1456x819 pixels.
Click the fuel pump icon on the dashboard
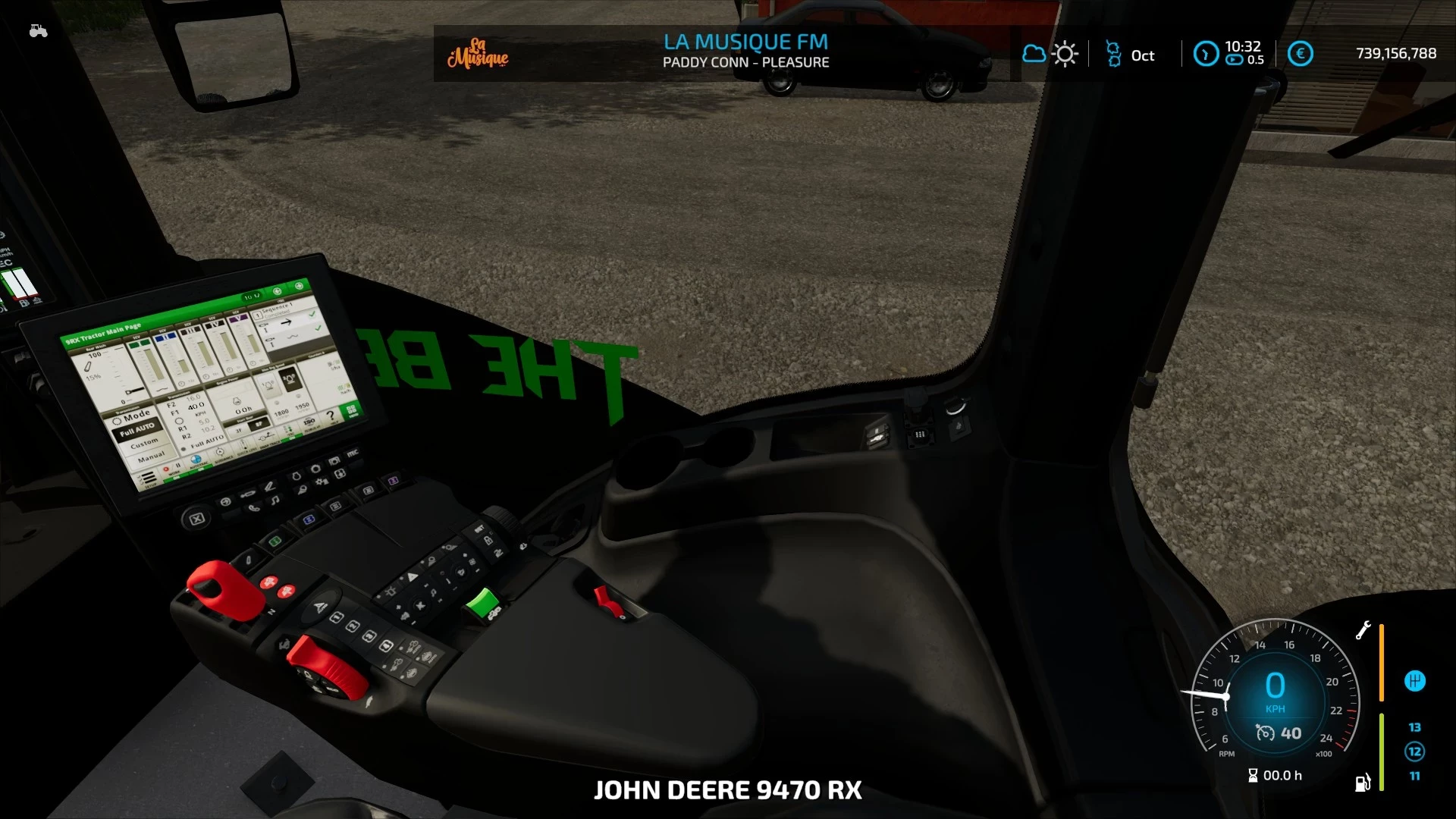[x=1363, y=783]
